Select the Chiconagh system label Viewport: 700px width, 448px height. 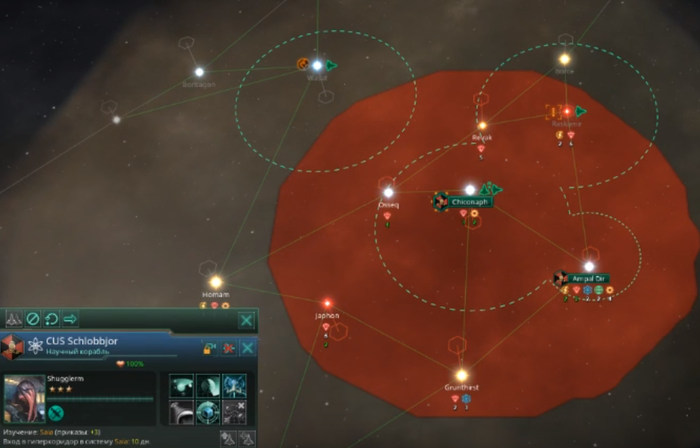pos(469,202)
